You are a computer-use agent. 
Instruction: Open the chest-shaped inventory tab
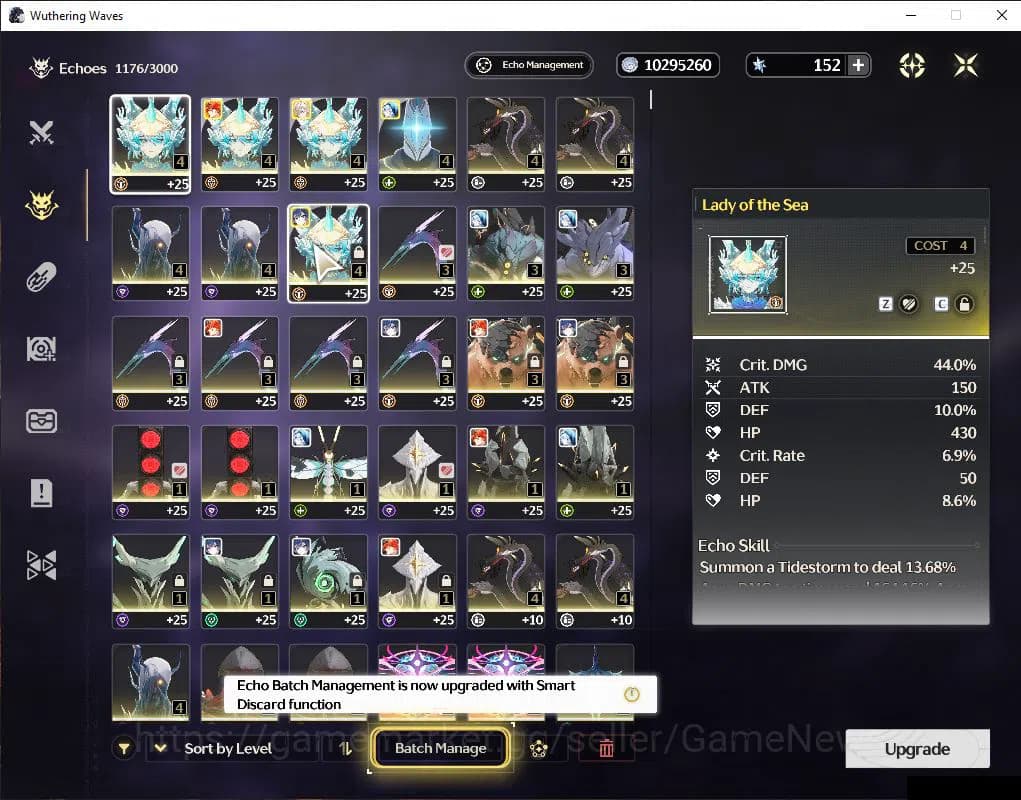click(41, 420)
